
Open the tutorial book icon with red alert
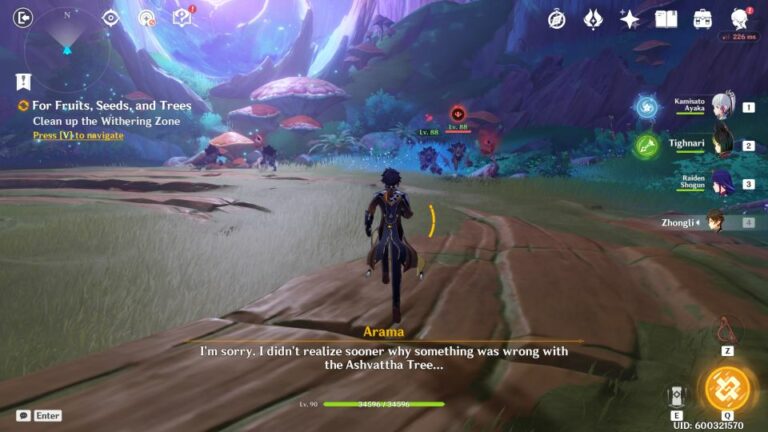pyautogui.click(x=182, y=17)
